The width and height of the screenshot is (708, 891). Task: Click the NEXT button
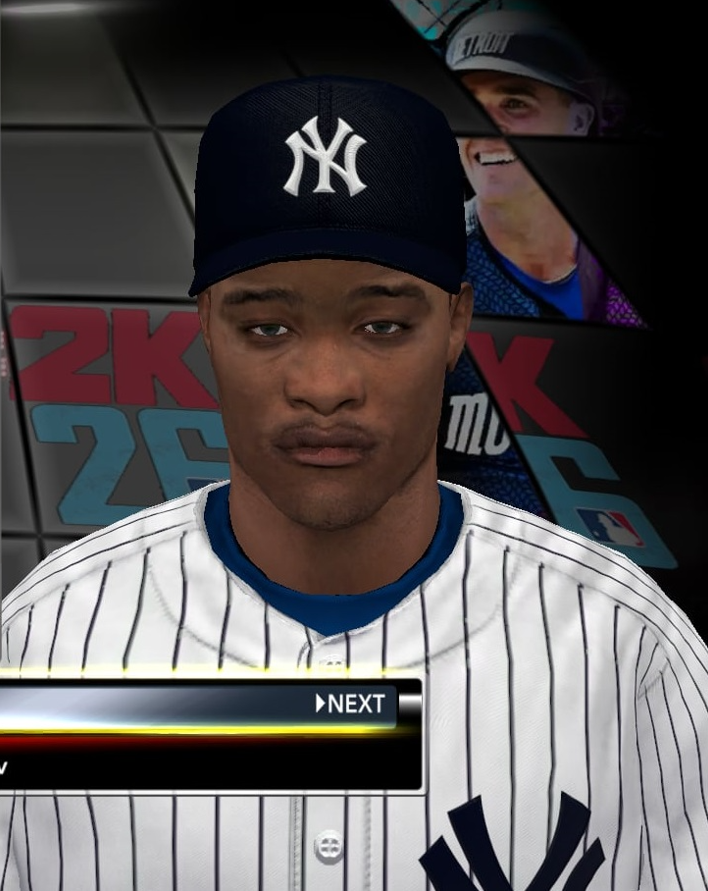pos(352,704)
